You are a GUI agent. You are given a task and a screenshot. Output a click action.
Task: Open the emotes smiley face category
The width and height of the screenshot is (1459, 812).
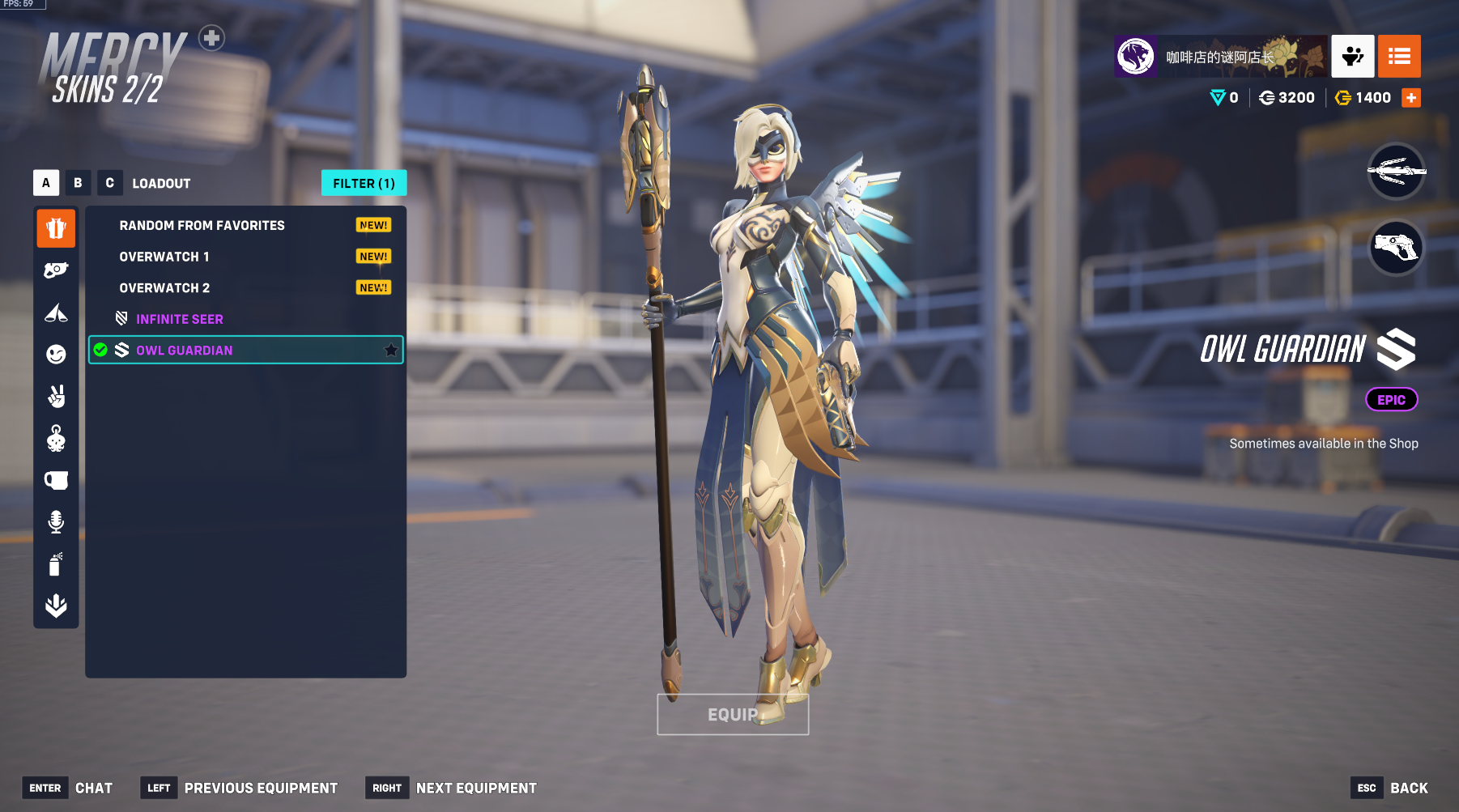point(56,354)
